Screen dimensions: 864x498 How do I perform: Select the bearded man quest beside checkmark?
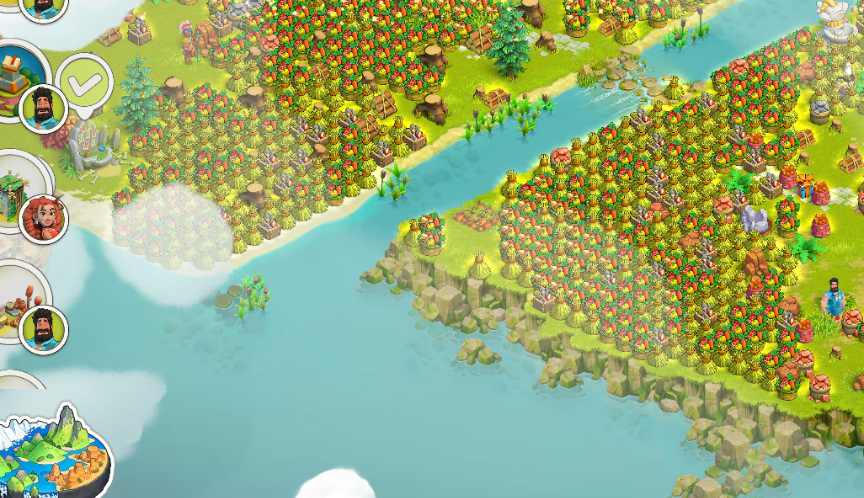pos(22,80)
